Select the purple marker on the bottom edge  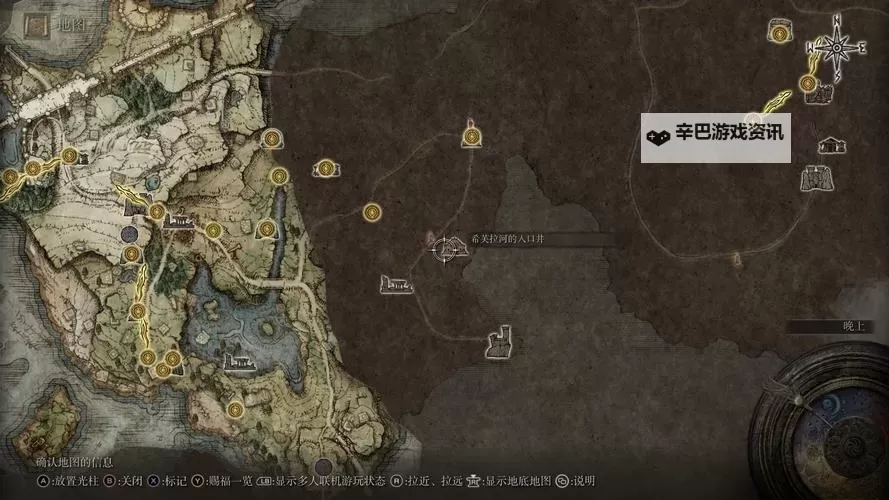[322, 466]
